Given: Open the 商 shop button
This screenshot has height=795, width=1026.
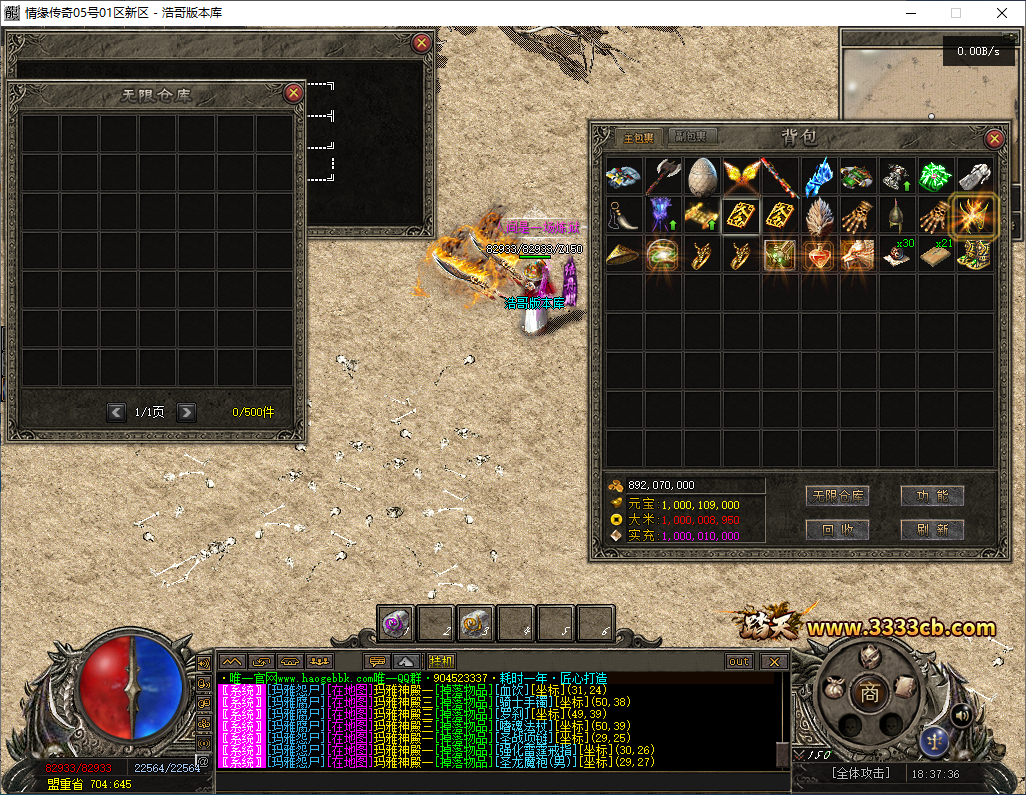Looking at the screenshot, I should (869, 691).
